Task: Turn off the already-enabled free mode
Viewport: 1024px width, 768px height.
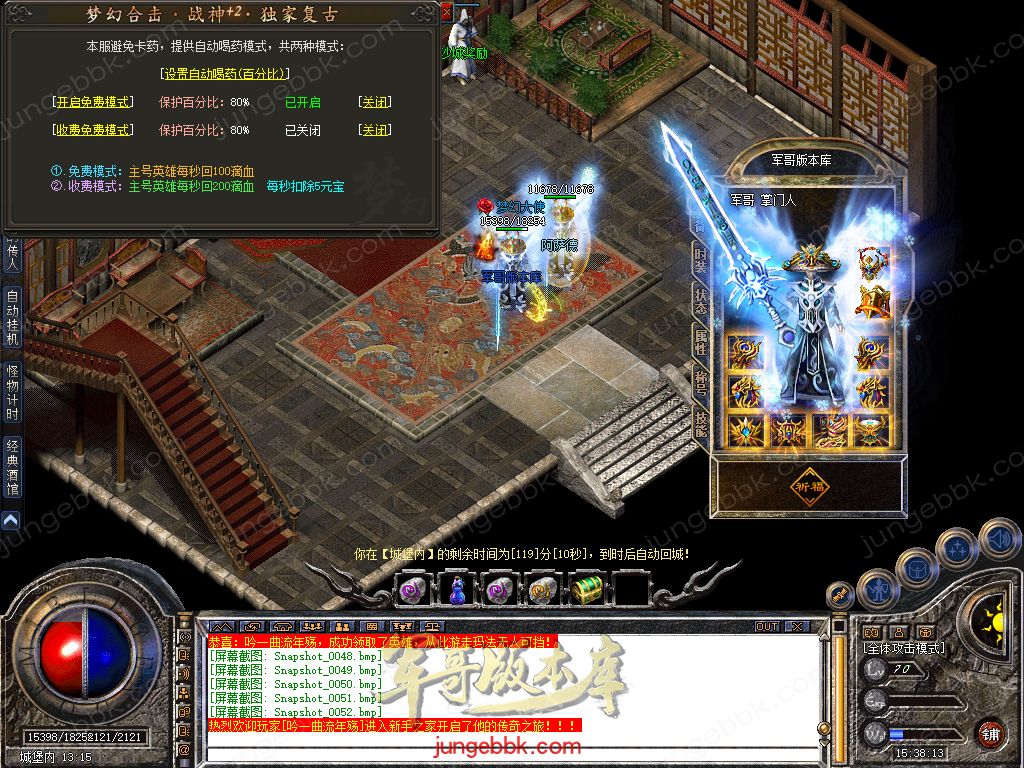Action: pyautogui.click(x=375, y=102)
